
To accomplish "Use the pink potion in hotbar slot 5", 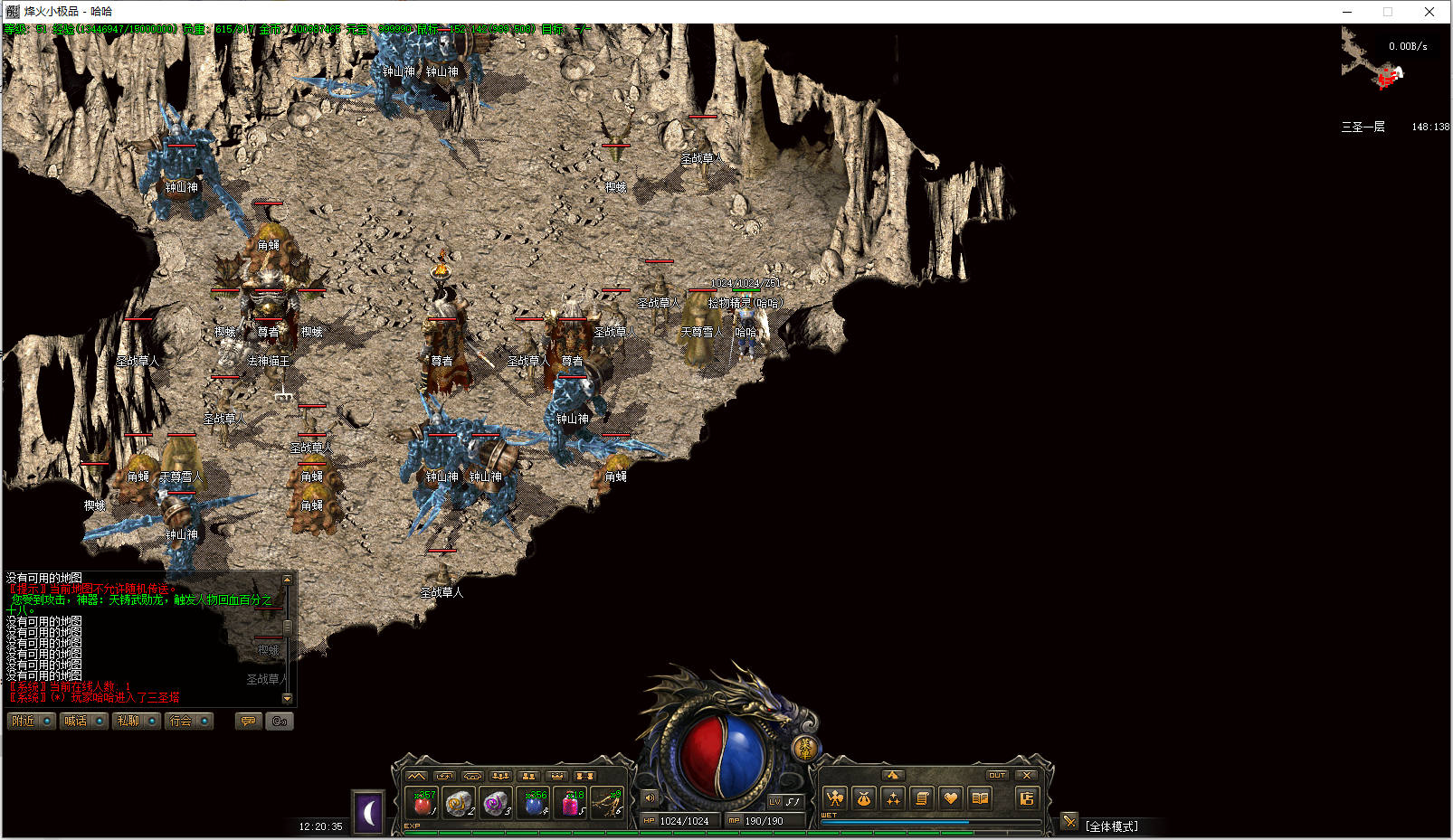I will [573, 802].
